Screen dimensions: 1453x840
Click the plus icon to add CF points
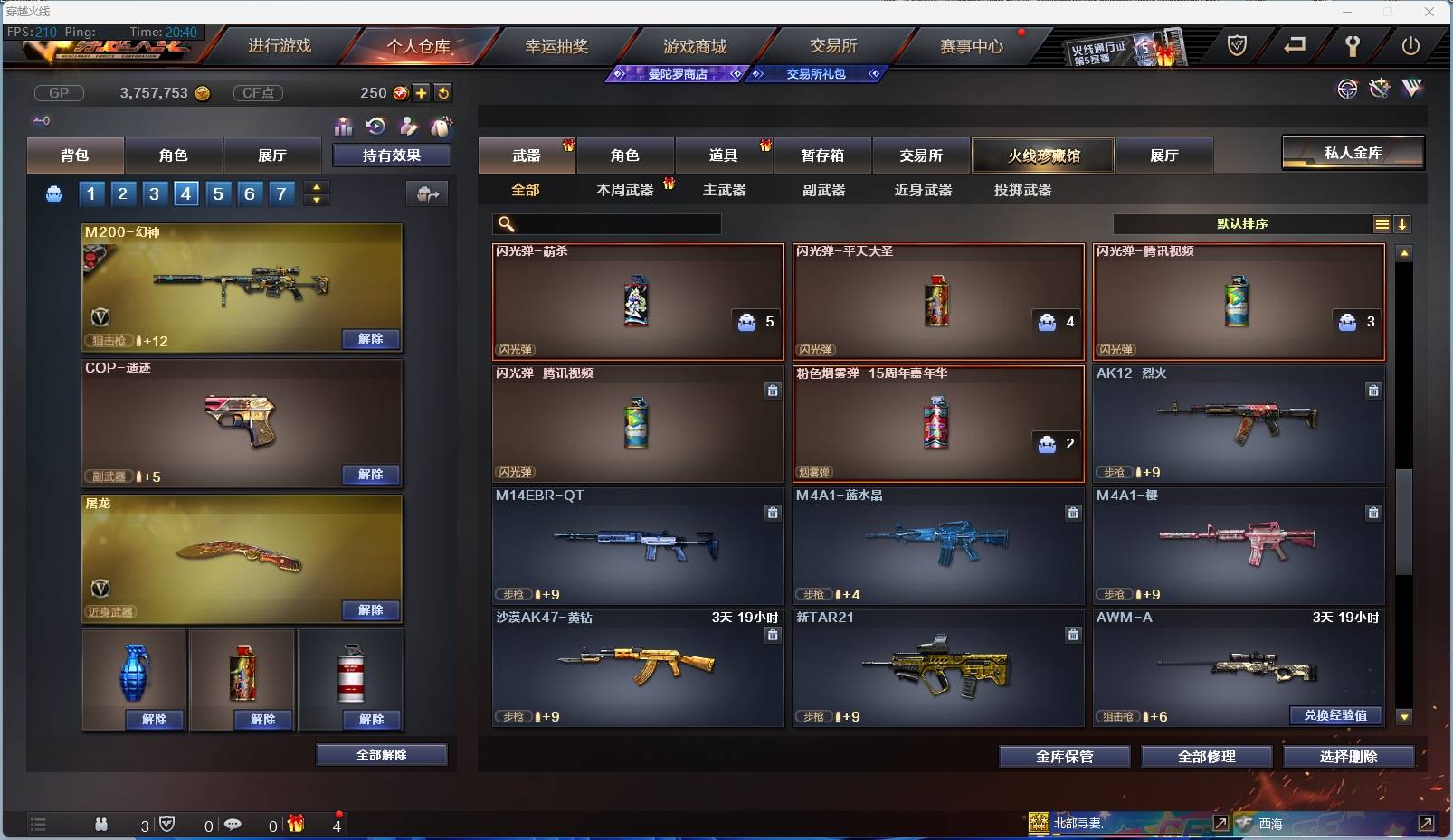(x=422, y=92)
